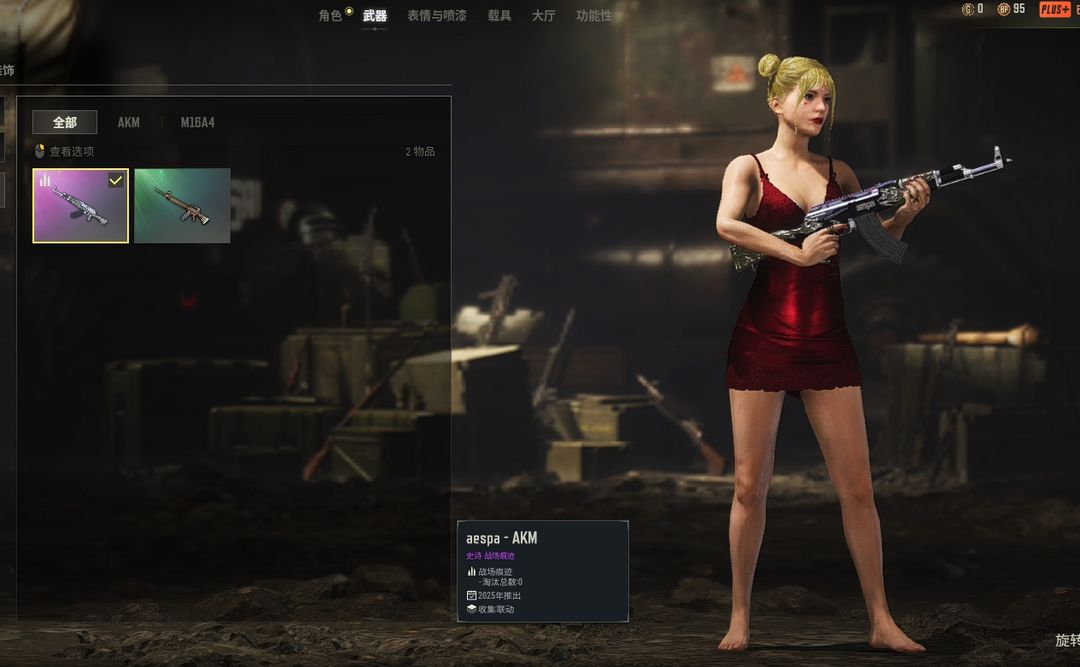1080x667 pixels.
Task: Open the G-Coin currency balance
Action: (x=972, y=9)
